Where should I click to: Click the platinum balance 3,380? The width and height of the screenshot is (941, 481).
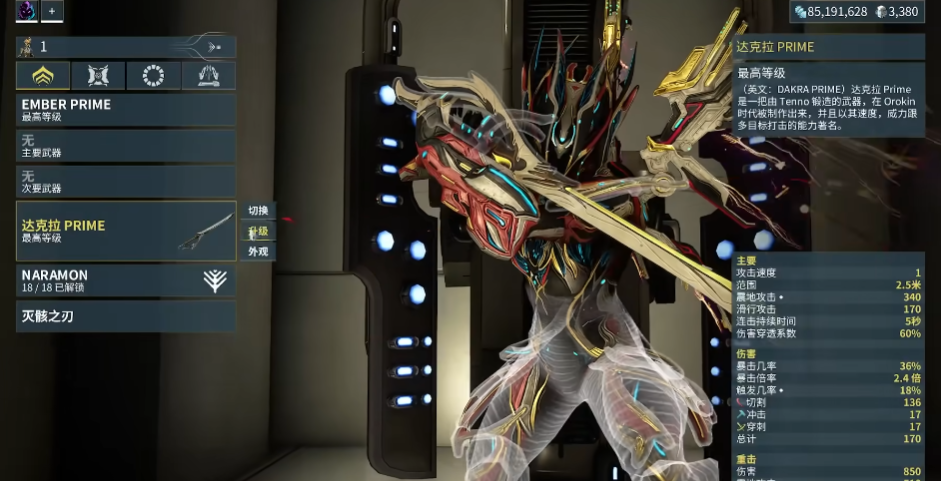tap(896, 12)
